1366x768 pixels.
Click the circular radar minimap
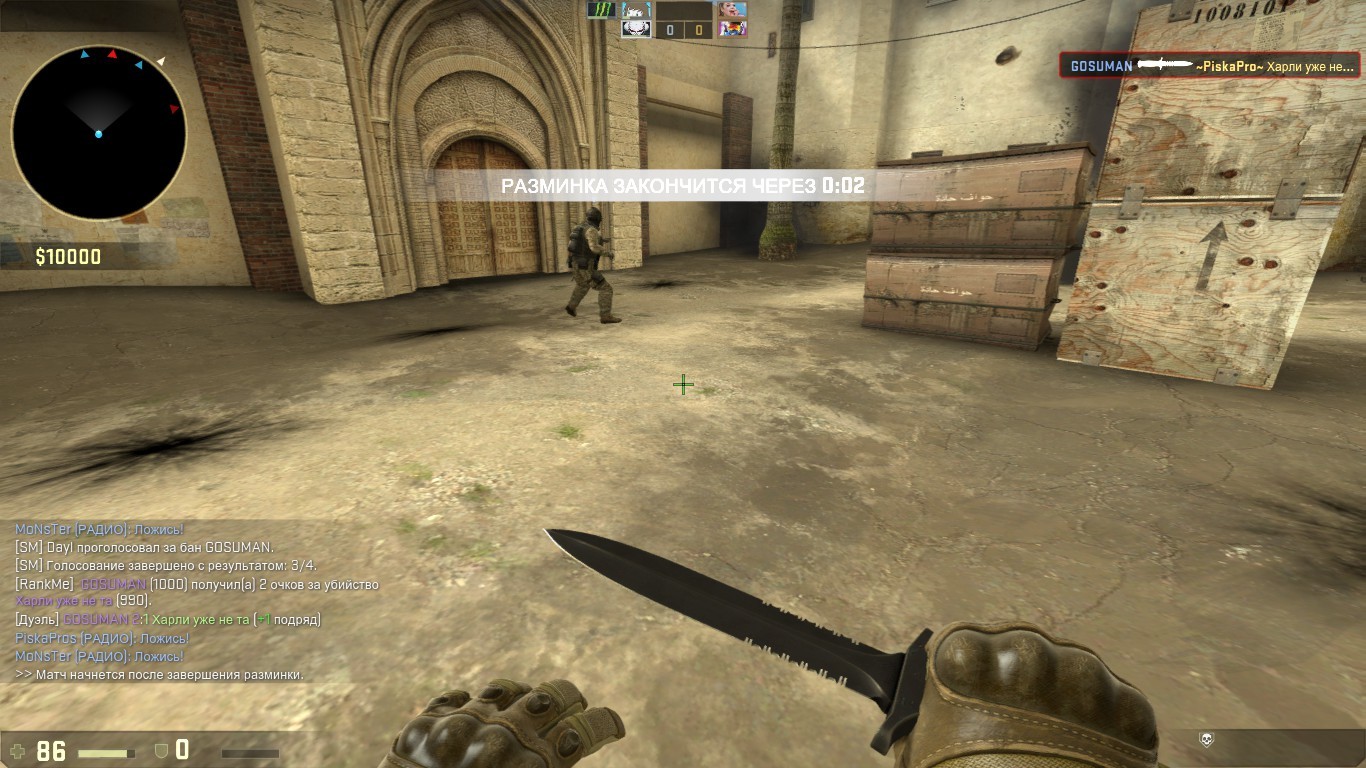pos(98,132)
